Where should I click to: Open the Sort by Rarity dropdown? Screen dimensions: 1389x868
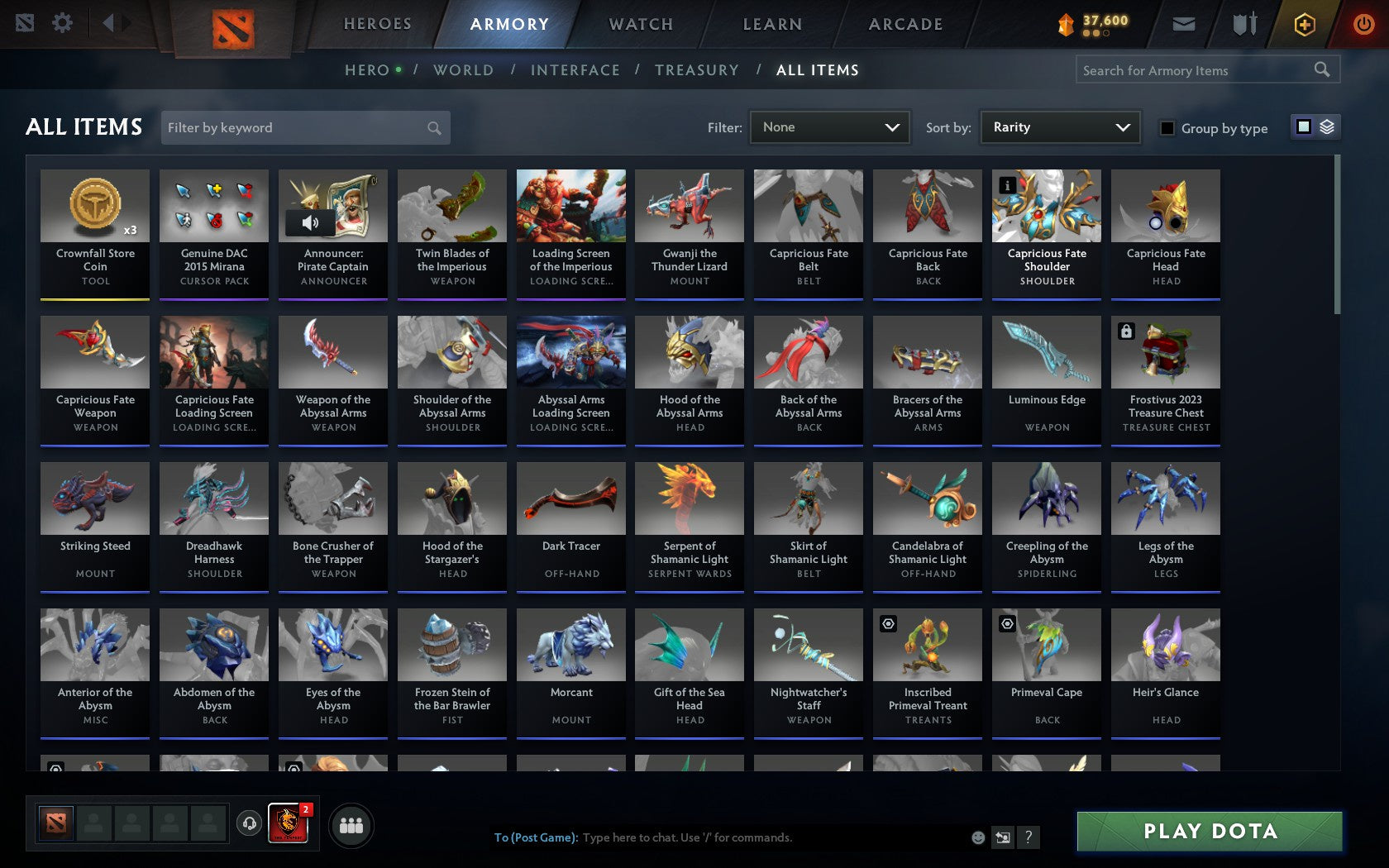1059,127
